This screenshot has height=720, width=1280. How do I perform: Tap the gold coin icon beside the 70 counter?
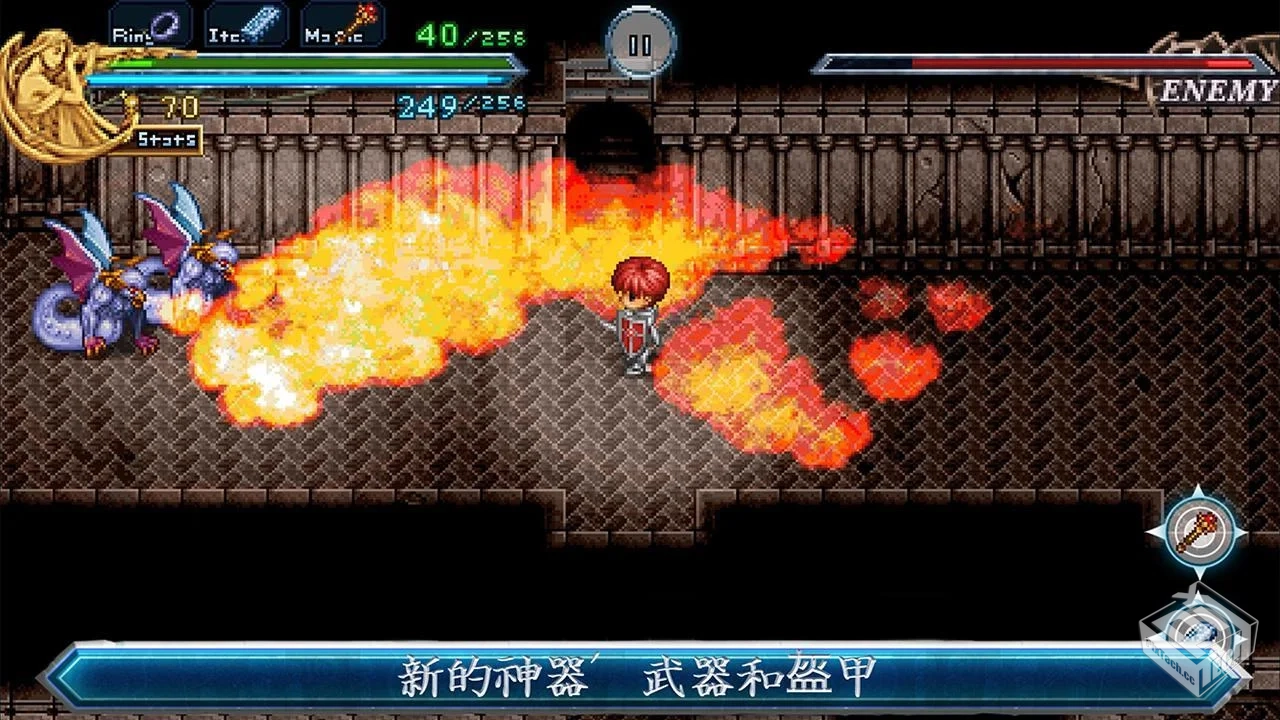coord(133,103)
